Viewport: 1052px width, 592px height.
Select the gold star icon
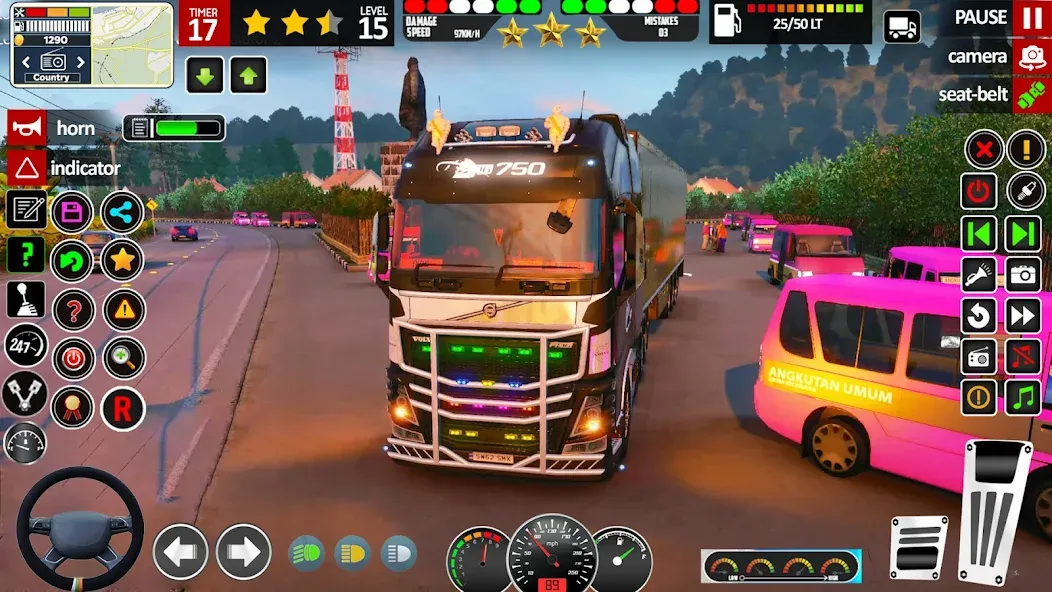point(122,260)
